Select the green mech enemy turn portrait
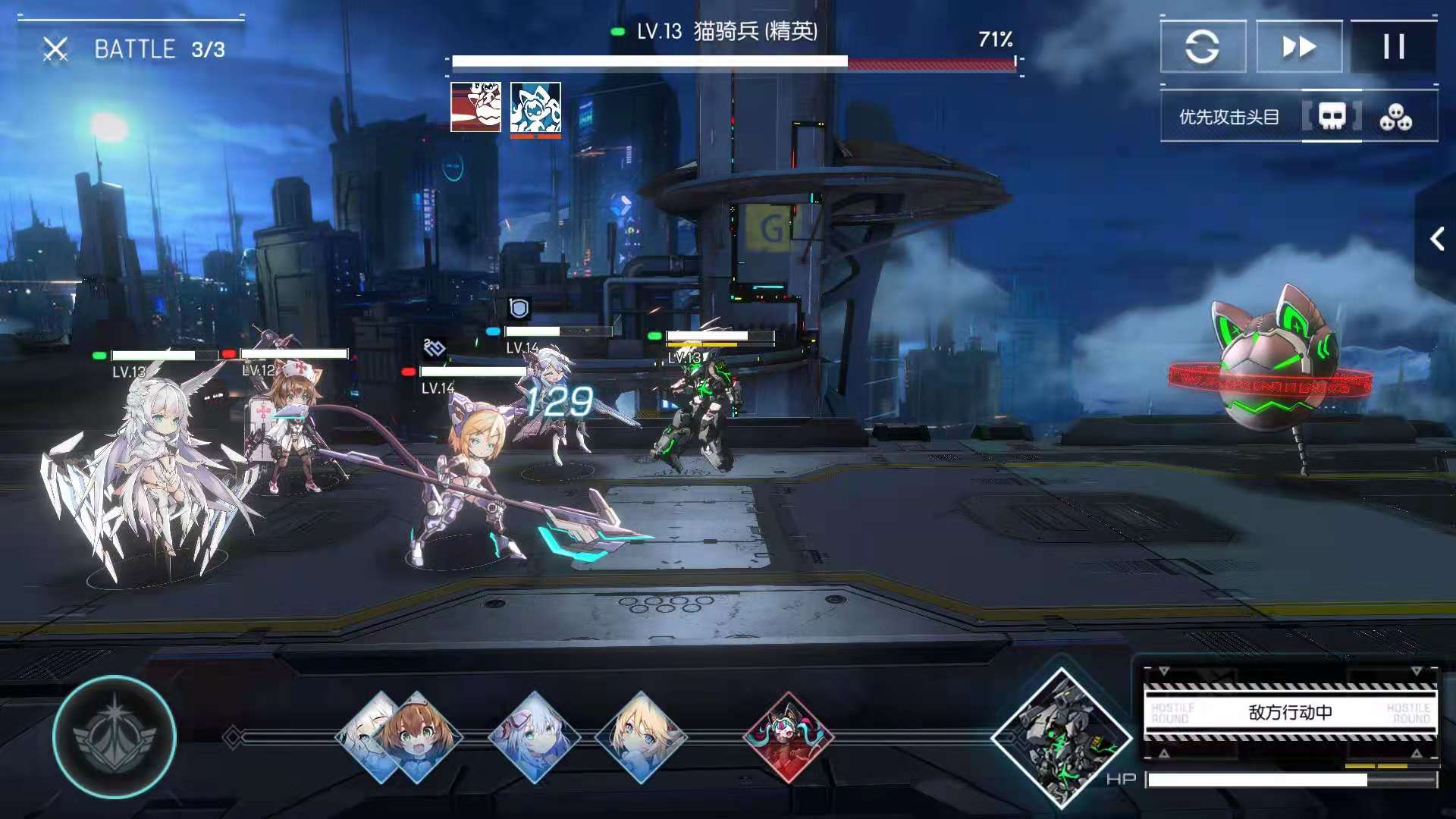The width and height of the screenshot is (1456, 819). tap(1062, 737)
